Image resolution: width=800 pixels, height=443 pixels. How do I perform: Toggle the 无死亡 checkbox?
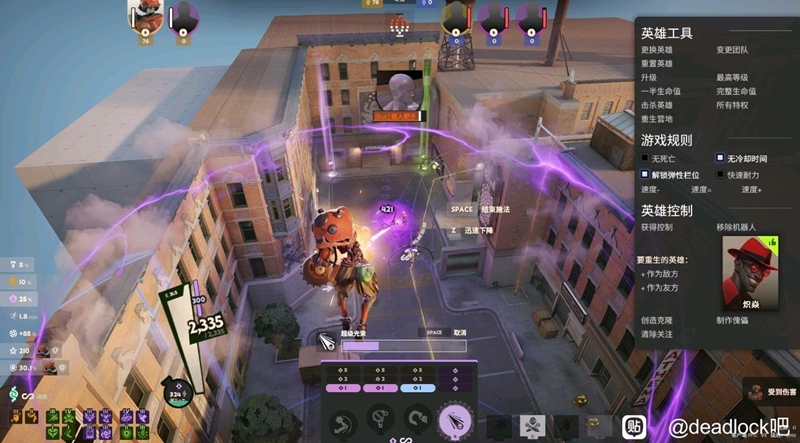point(645,159)
